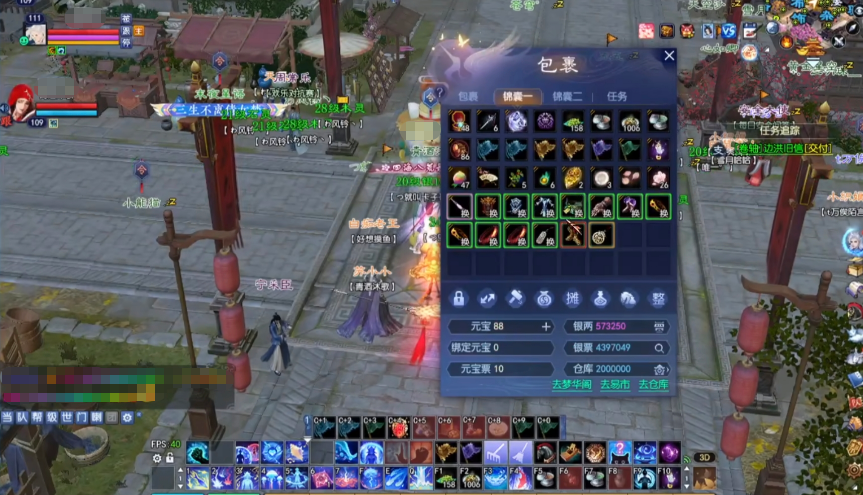Open the 摊 stall button
This screenshot has width=863, height=495.
tap(573, 297)
